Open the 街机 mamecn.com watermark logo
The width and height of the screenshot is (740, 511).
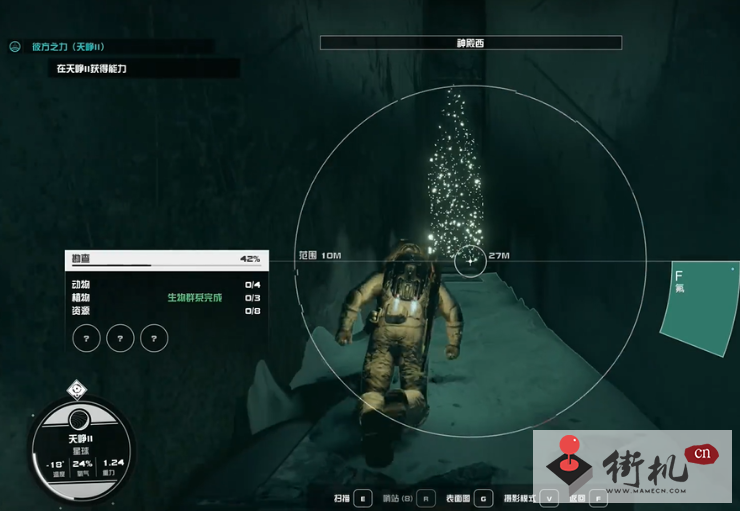[x=632, y=466]
